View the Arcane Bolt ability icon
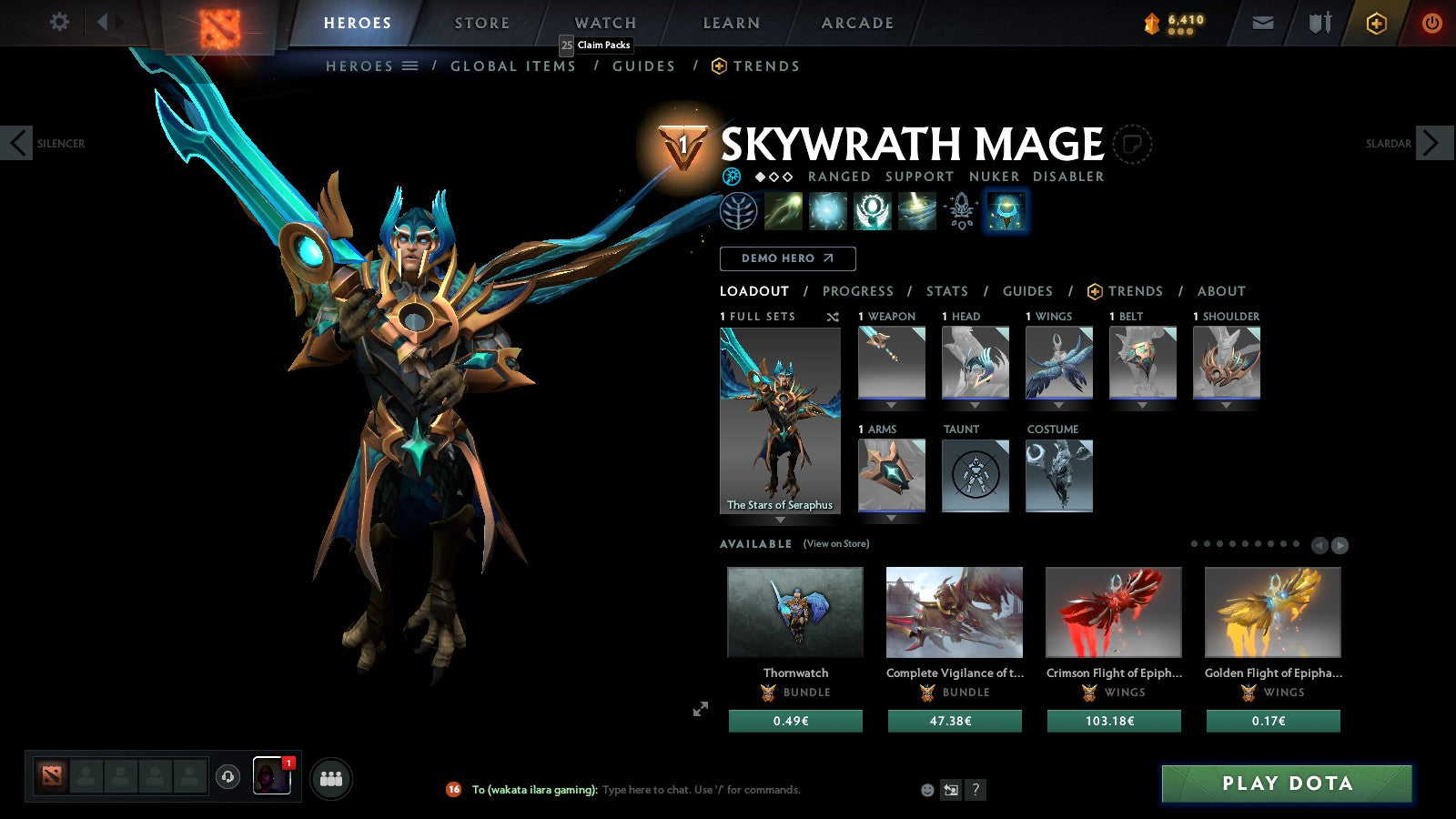The image size is (1456, 819). [784, 211]
